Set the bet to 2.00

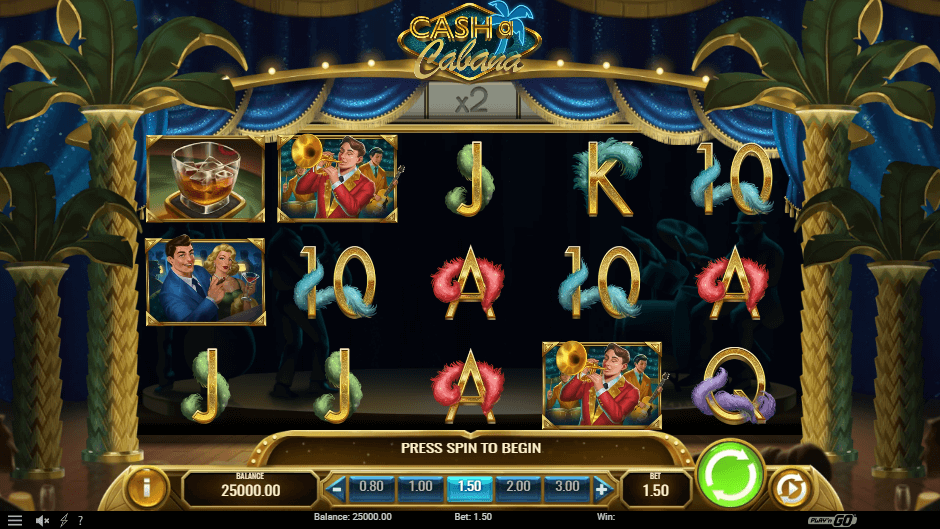518,487
